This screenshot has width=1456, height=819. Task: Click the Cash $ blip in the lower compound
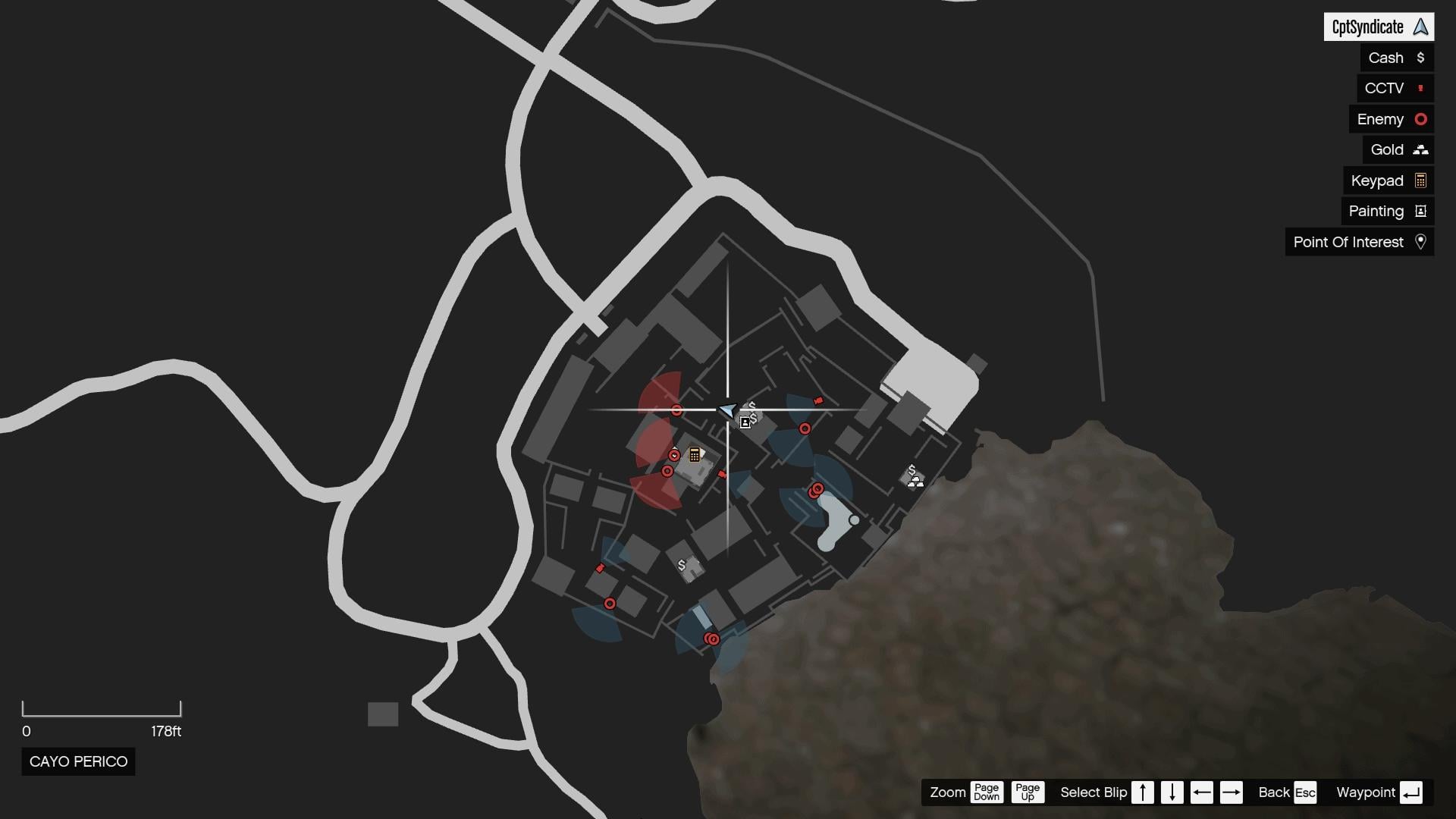681,565
